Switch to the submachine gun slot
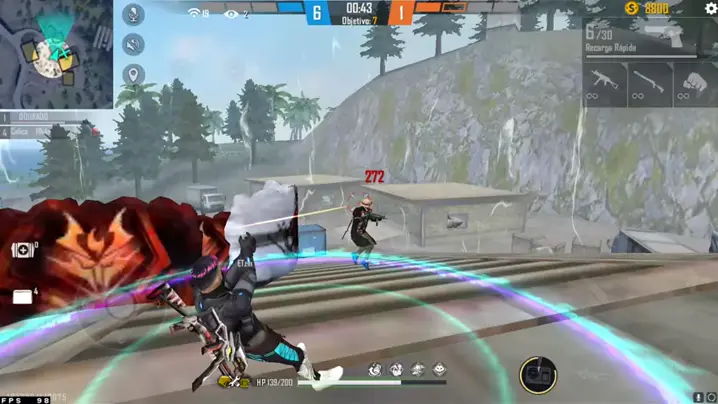Image resolution: width=718 pixels, height=404 pixels. coord(605,81)
